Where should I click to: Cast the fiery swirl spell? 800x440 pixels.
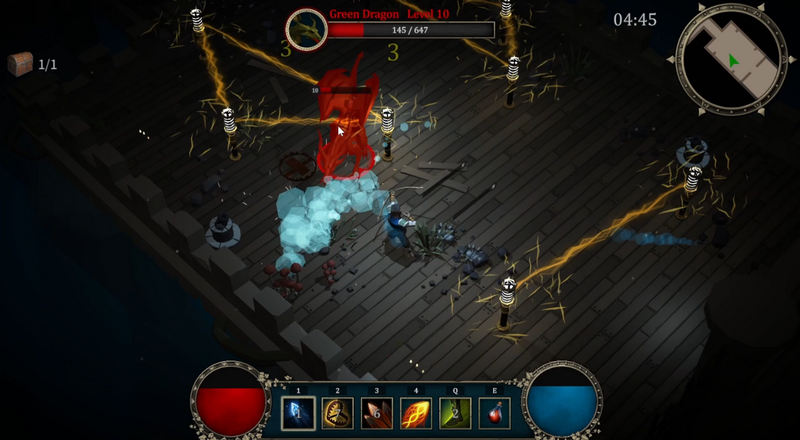click(416, 412)
